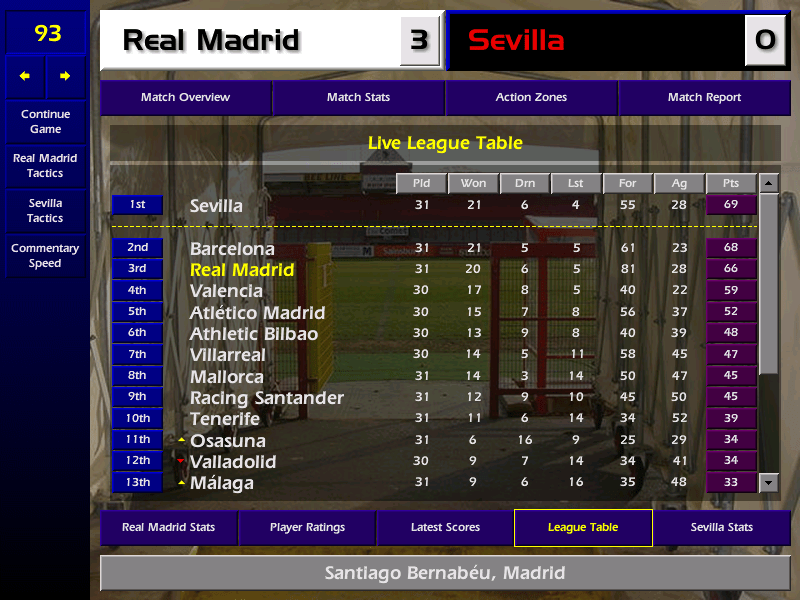Switch to the Match Overview tab

tap(185, 98)
